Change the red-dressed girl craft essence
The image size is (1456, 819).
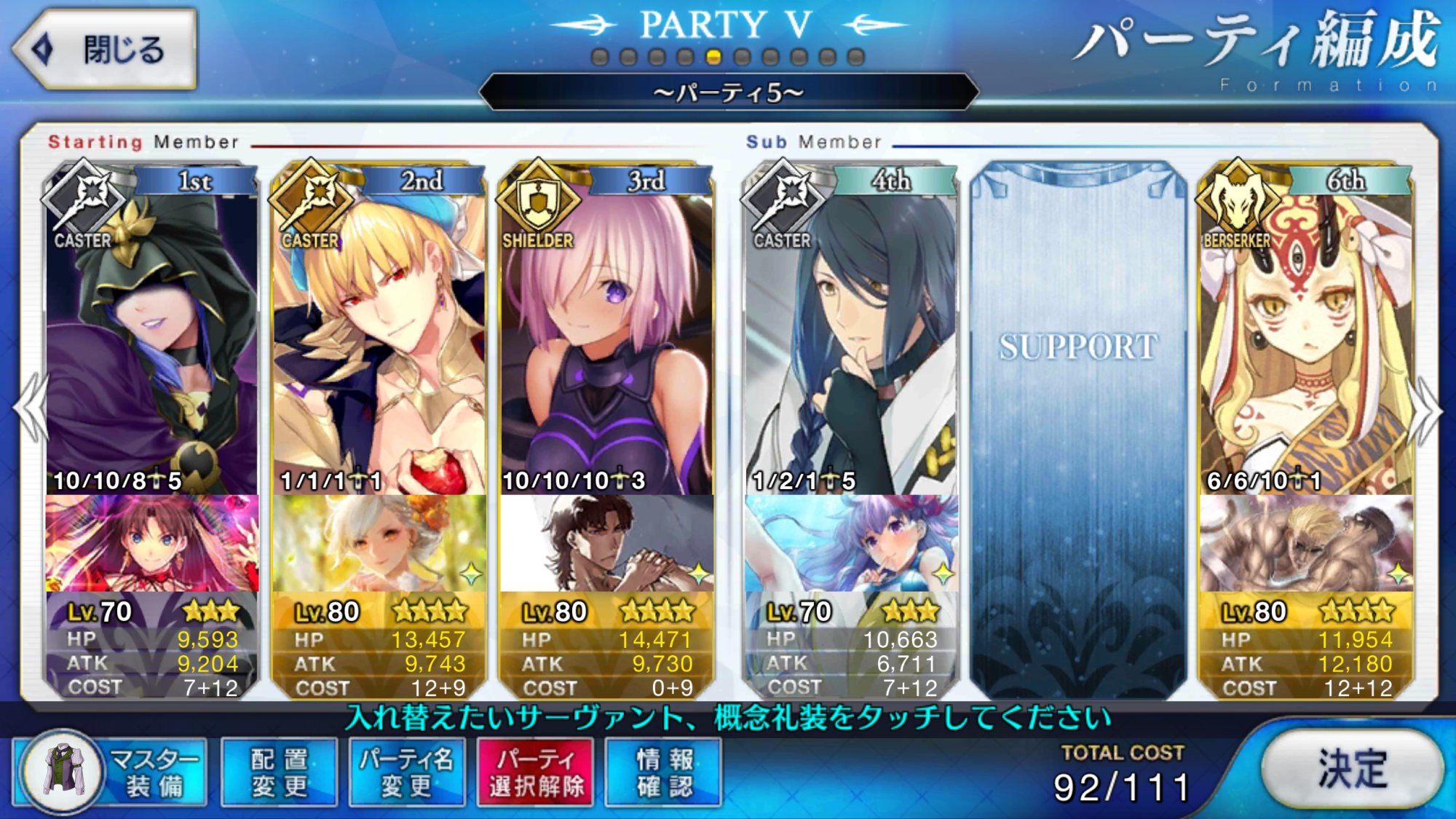click(151, 543)
